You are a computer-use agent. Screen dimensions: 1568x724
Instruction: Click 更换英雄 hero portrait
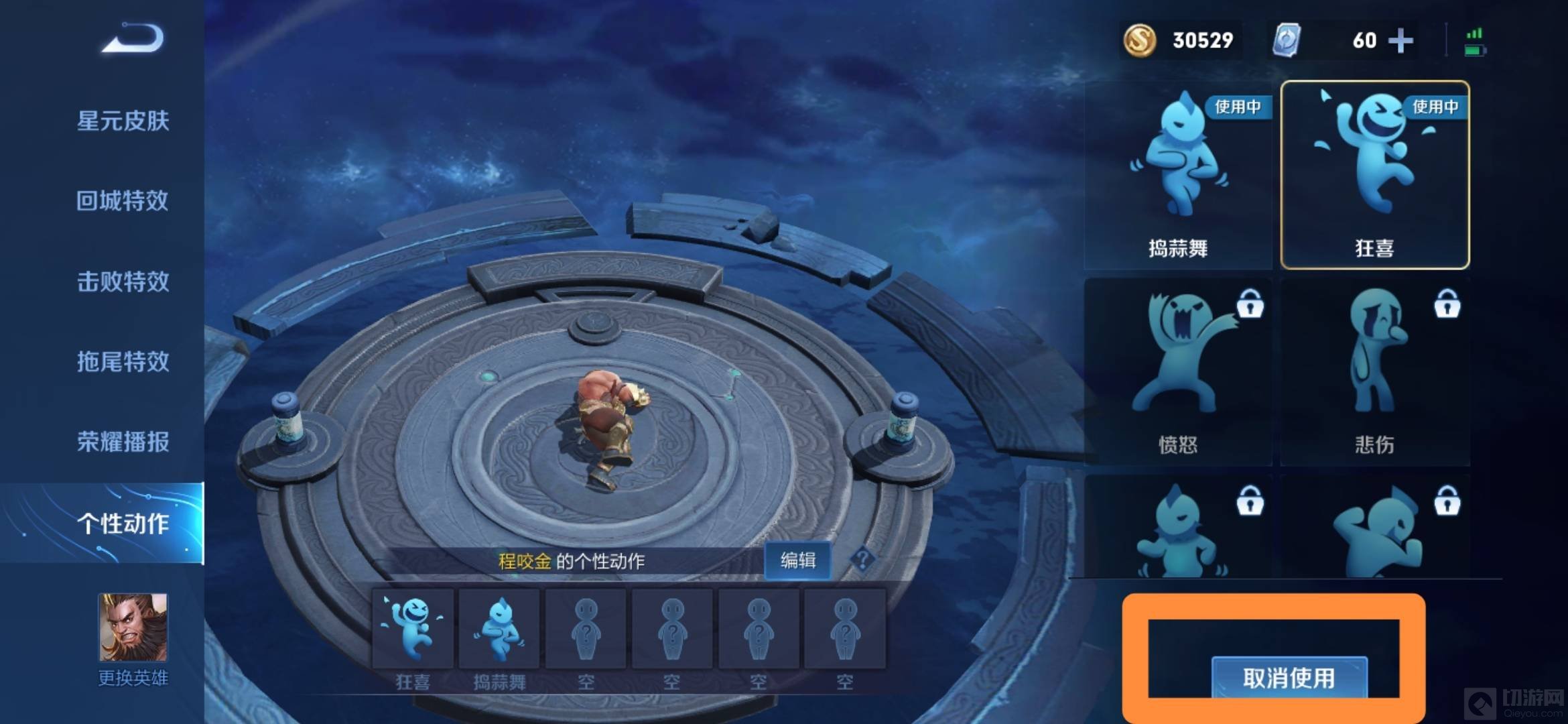[x=133, y=629]
